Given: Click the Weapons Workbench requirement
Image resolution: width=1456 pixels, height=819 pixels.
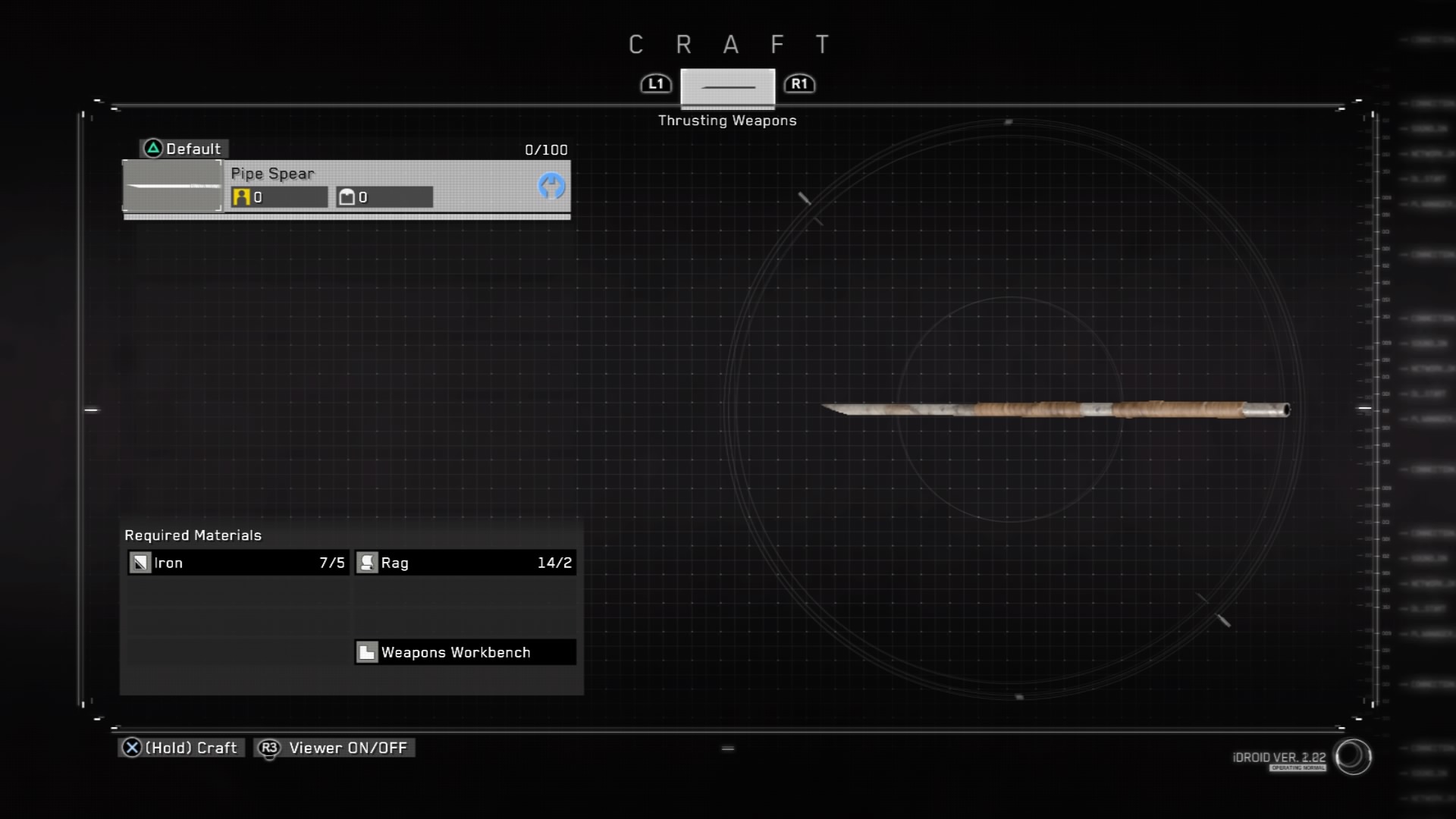Looking at the screenshot, I should click(x=465, y=652).
